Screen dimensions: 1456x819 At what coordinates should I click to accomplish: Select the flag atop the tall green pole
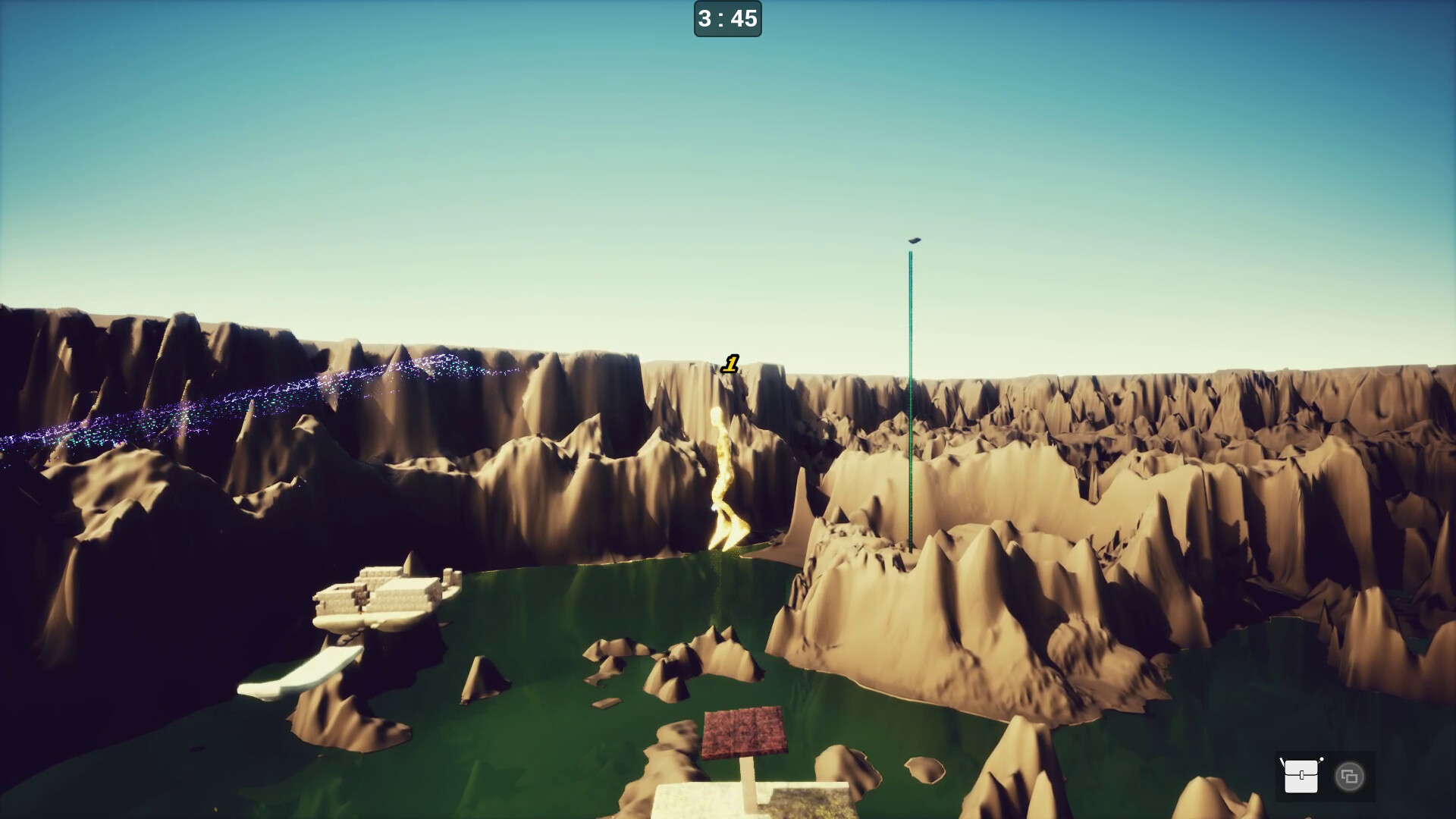(913, 242)
